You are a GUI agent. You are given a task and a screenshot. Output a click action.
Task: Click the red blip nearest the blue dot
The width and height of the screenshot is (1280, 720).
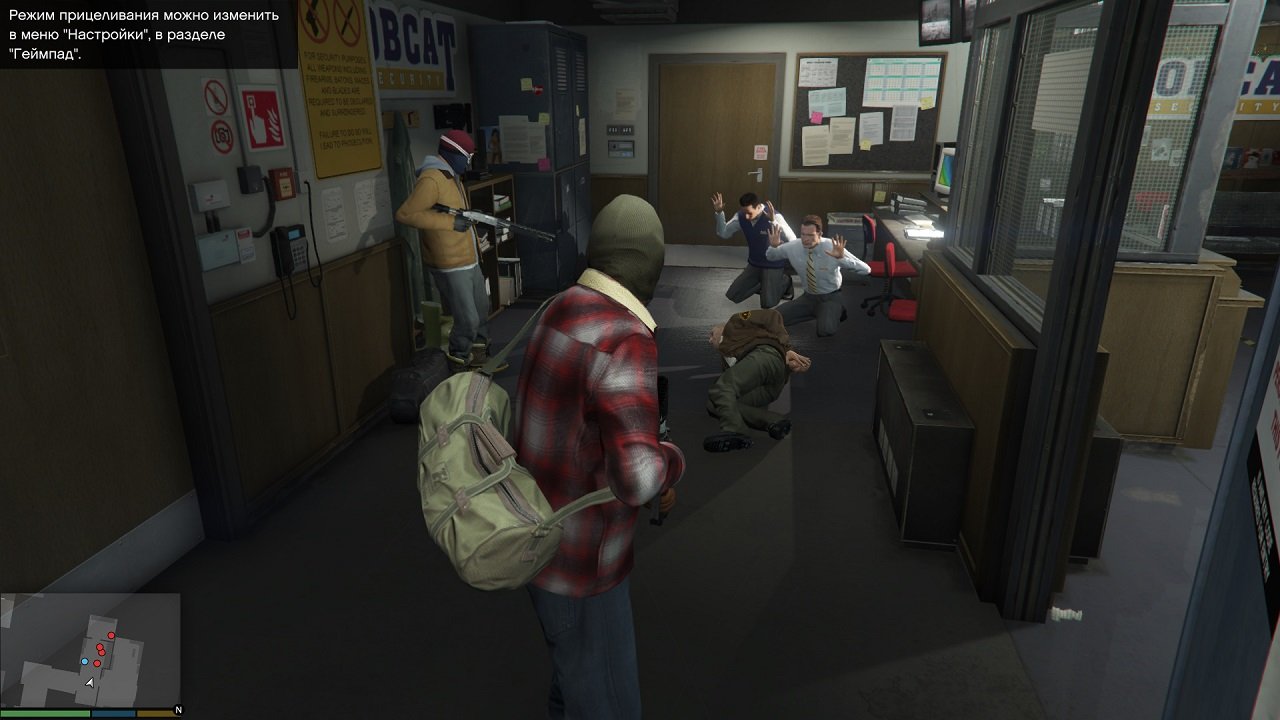97,663
